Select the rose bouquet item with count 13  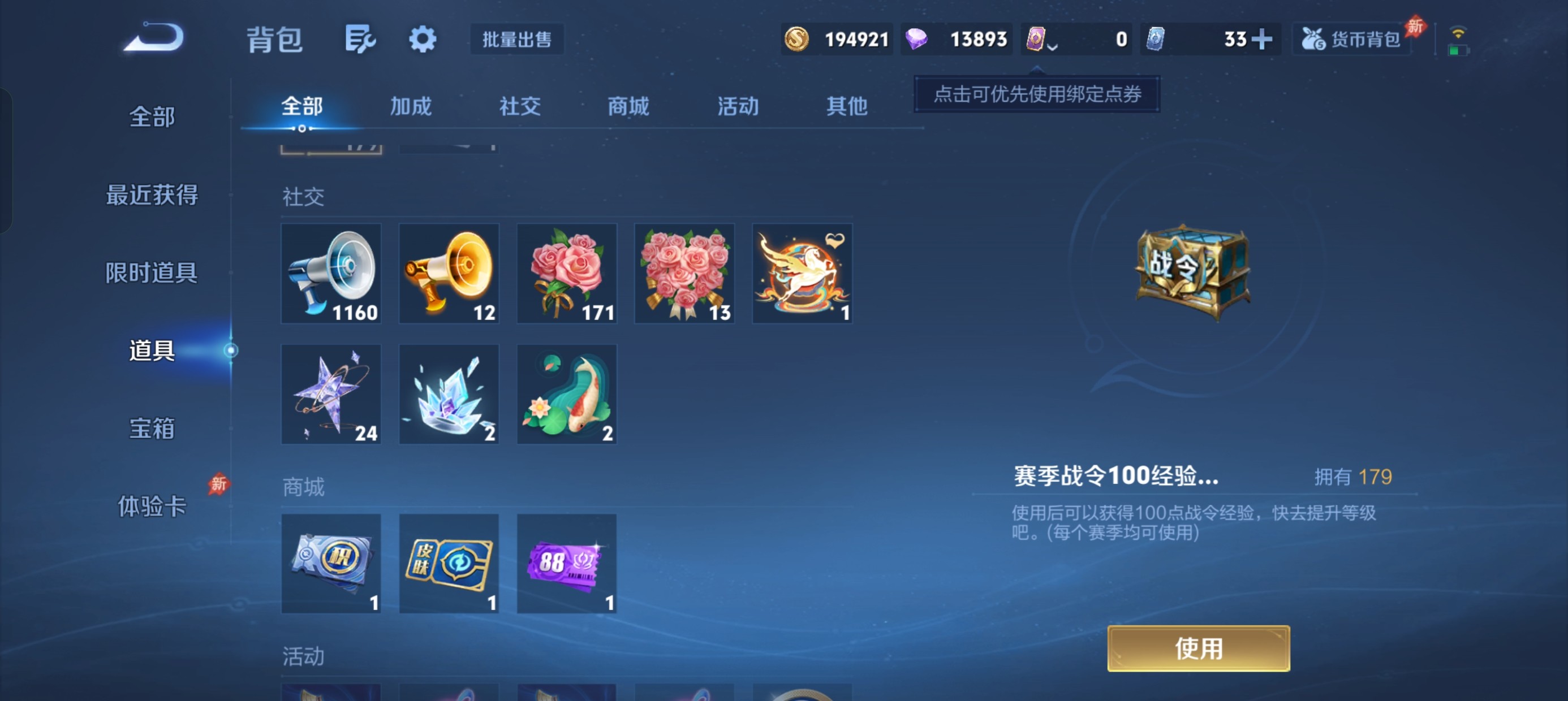click(x=683, y=273)
